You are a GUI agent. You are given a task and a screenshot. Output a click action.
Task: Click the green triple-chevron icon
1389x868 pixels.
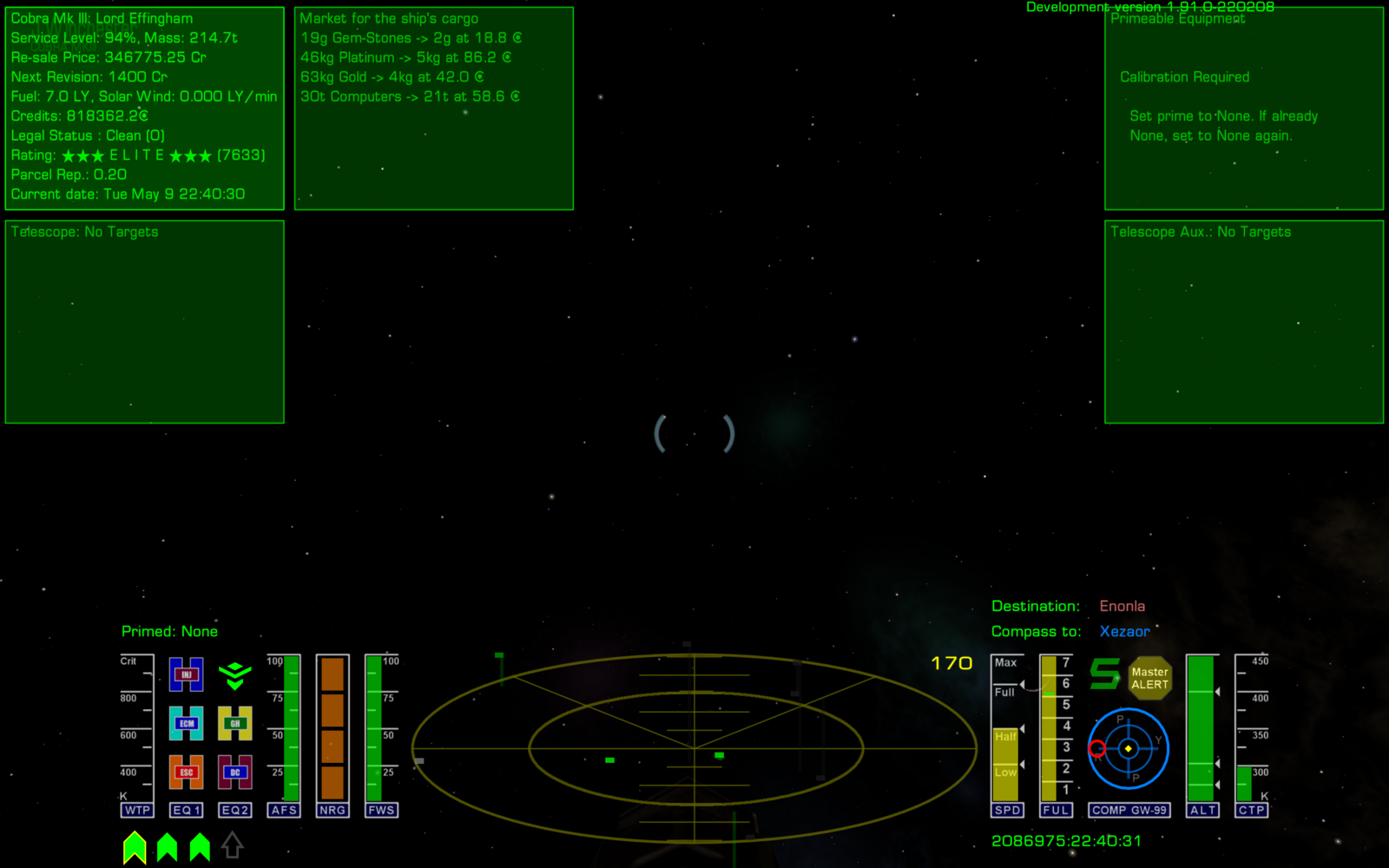coord(234,675)
